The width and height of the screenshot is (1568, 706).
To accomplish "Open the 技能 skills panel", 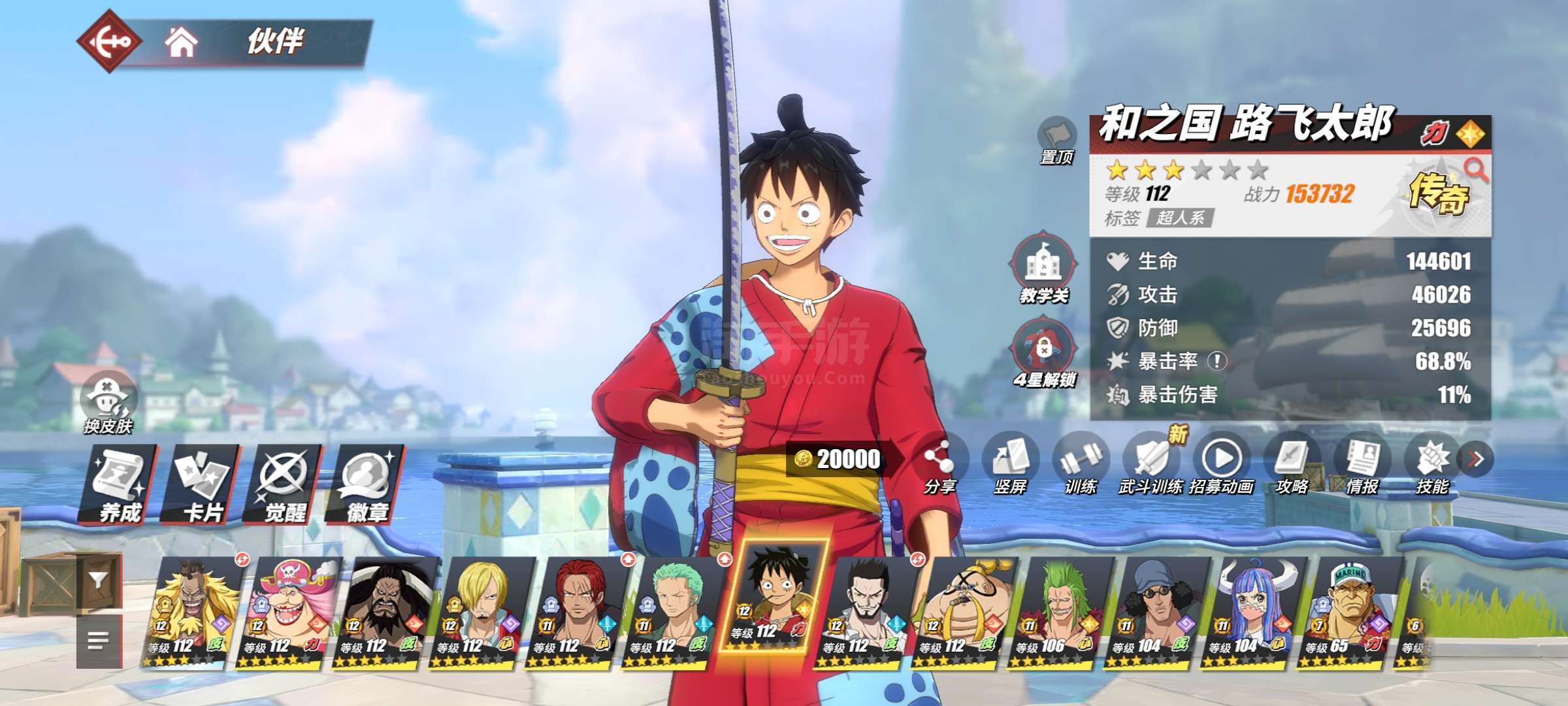I will pos(1432,464).
